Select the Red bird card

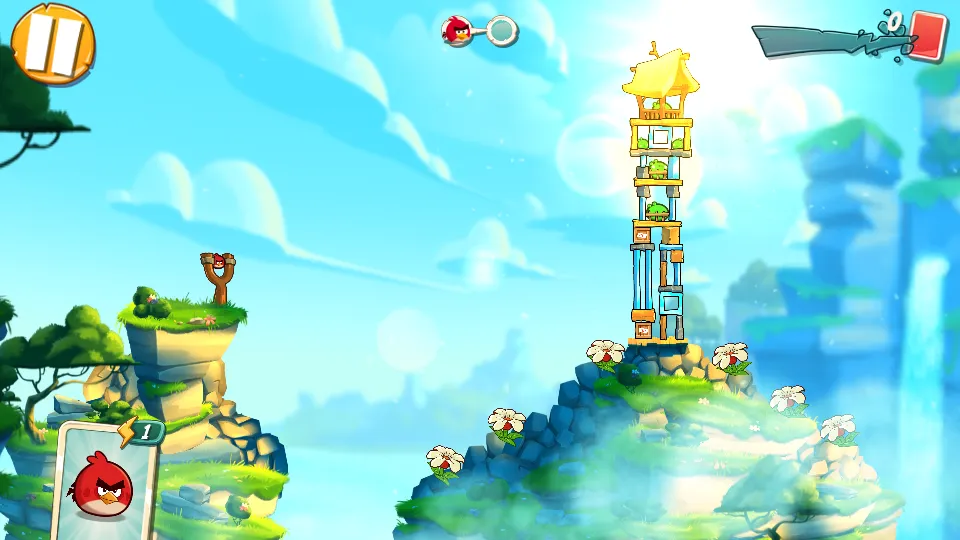coord(105,482)
